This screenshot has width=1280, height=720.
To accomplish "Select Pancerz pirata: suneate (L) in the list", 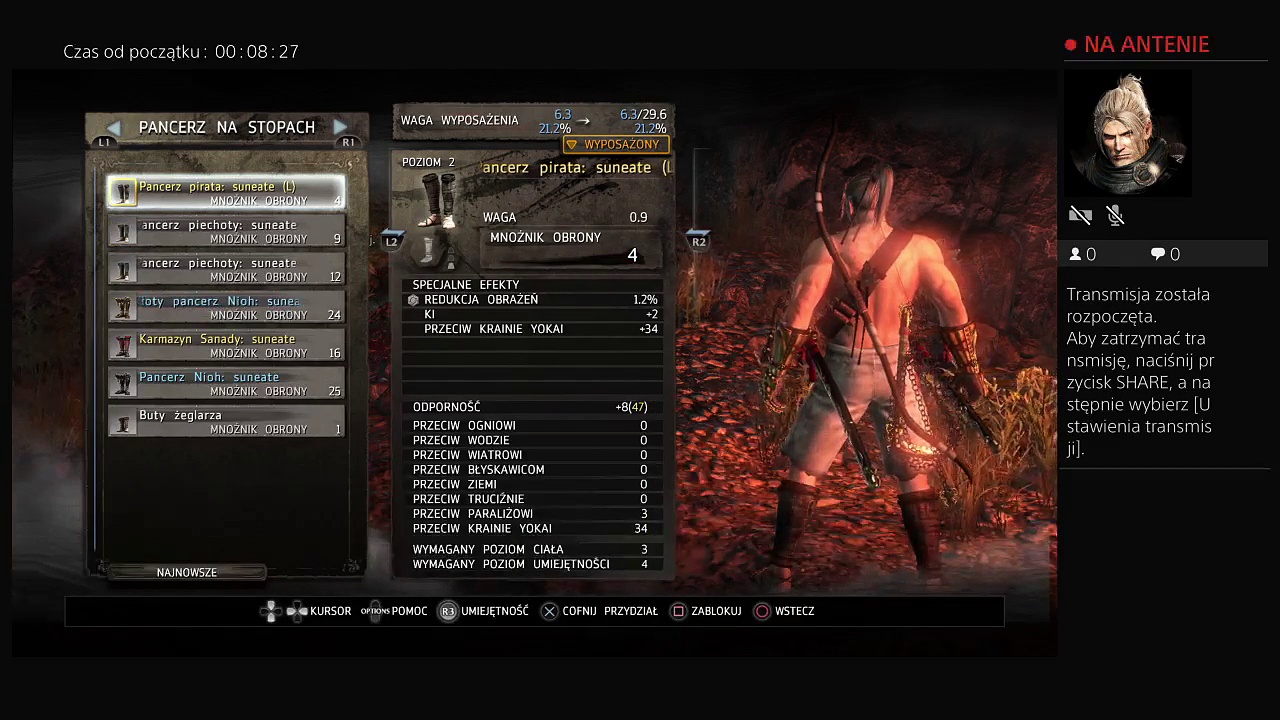I will (x=226, y=193).
